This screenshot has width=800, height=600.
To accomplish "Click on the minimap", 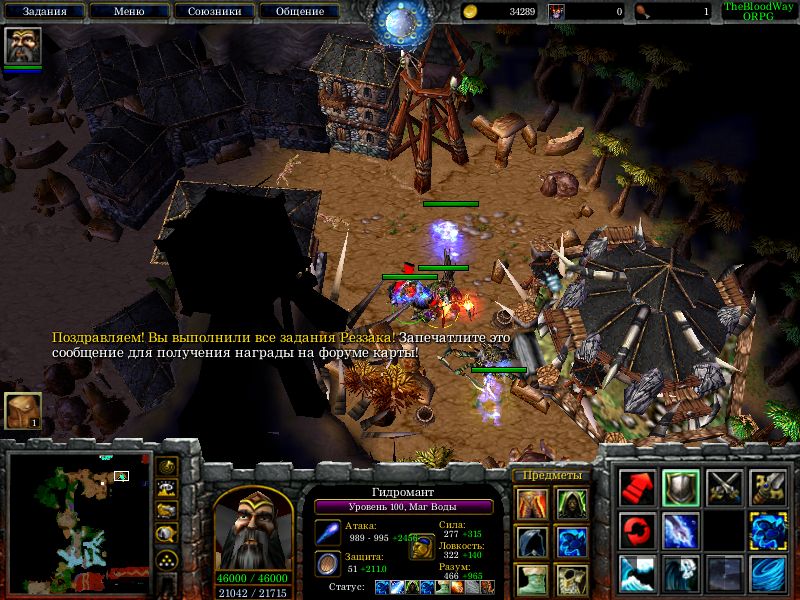I will click(79, 520).
